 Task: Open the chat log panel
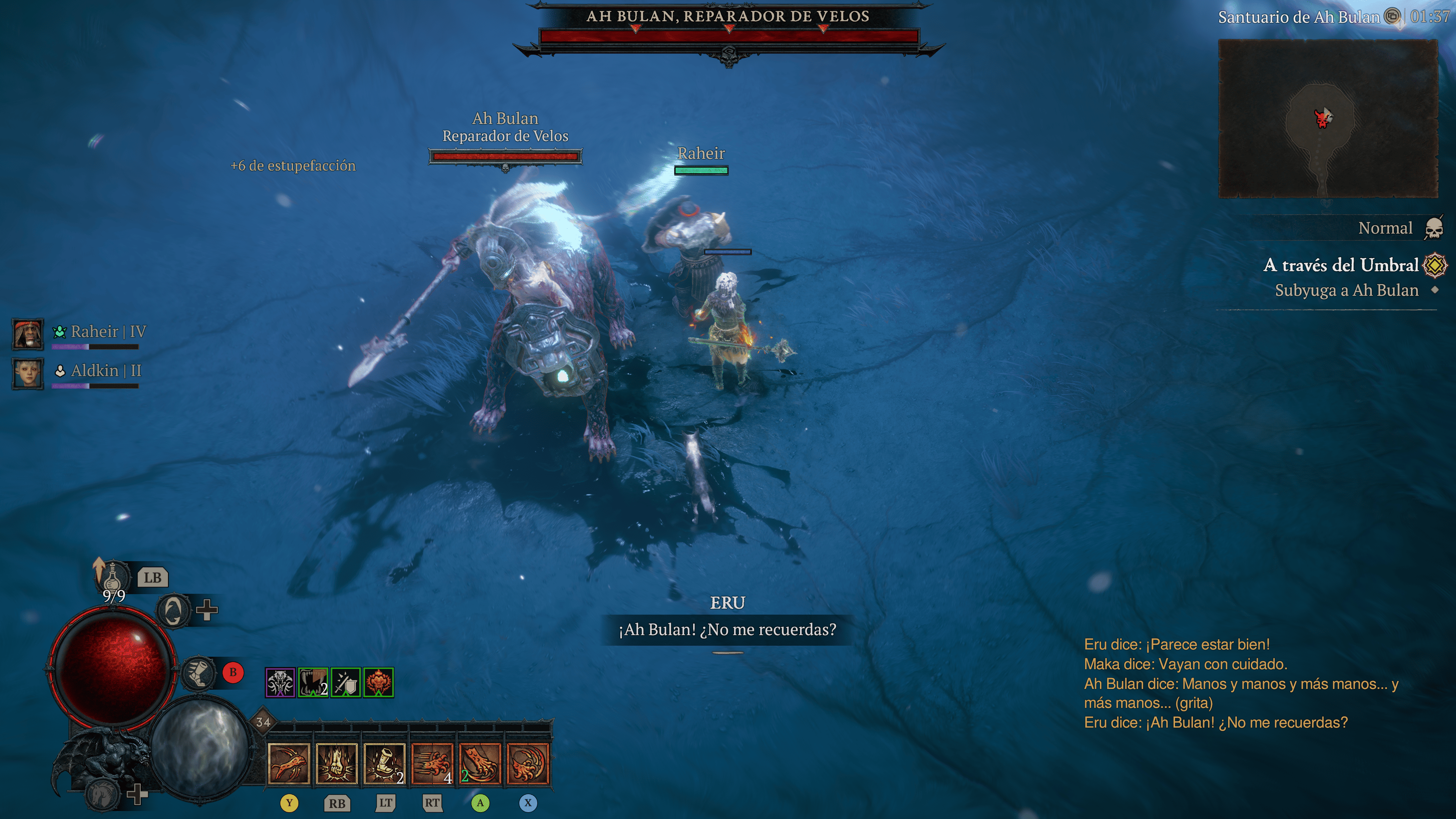(1241, 683)
